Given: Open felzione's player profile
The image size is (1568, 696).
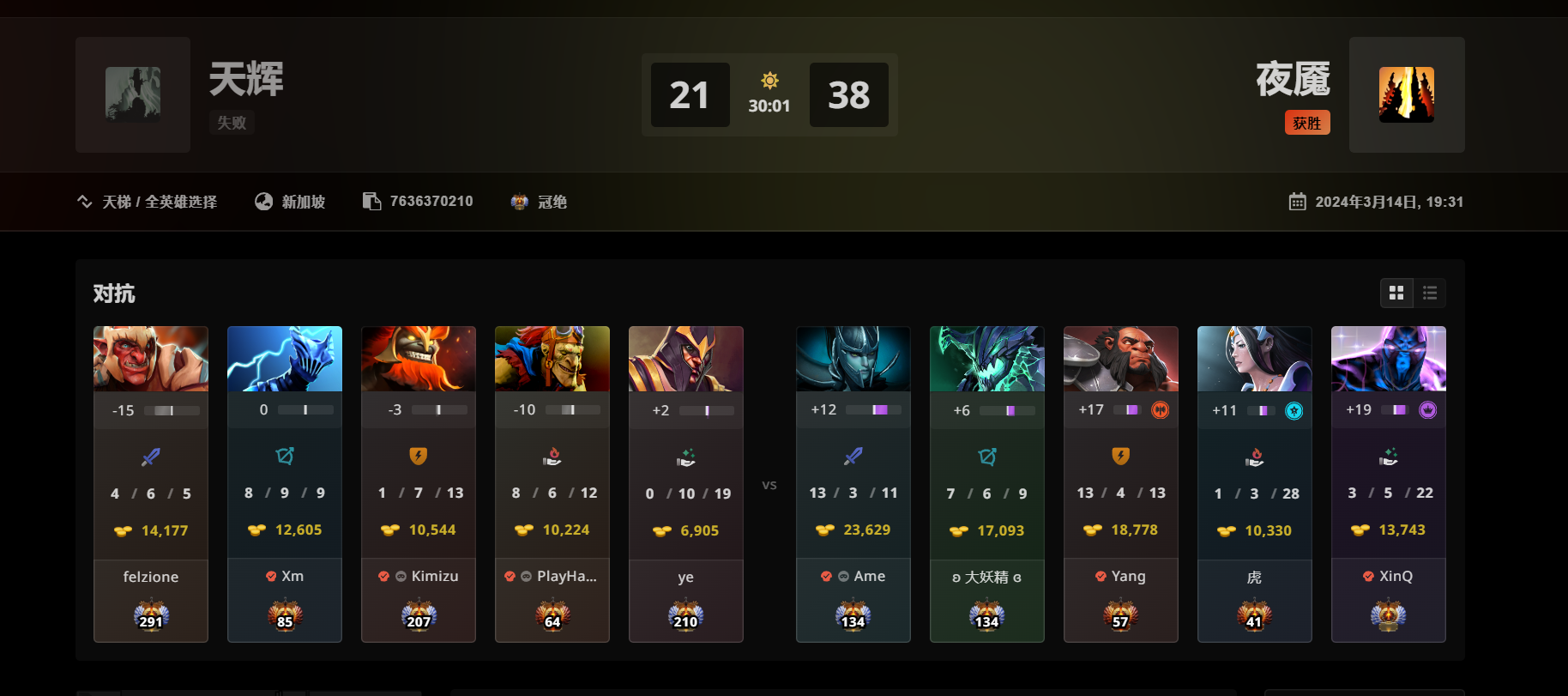Looking at the screenshot, I should pos(151,577).
